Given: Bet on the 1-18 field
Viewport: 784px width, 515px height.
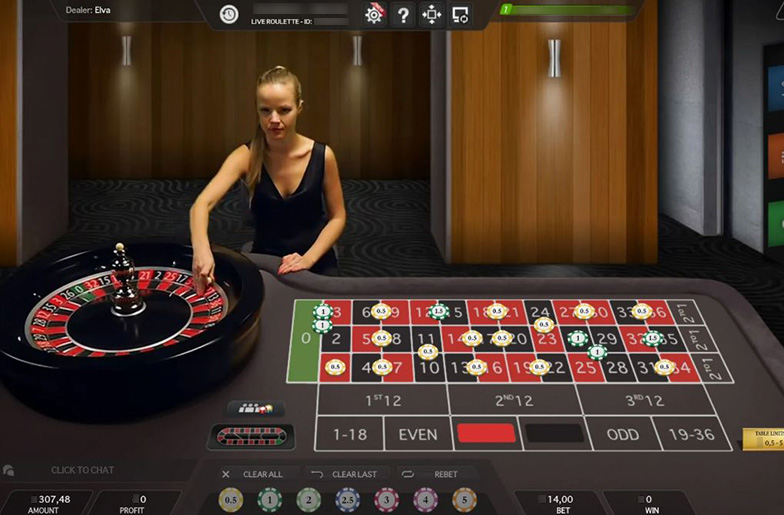Looking at the screenshot, I should (x=349, y=434).
